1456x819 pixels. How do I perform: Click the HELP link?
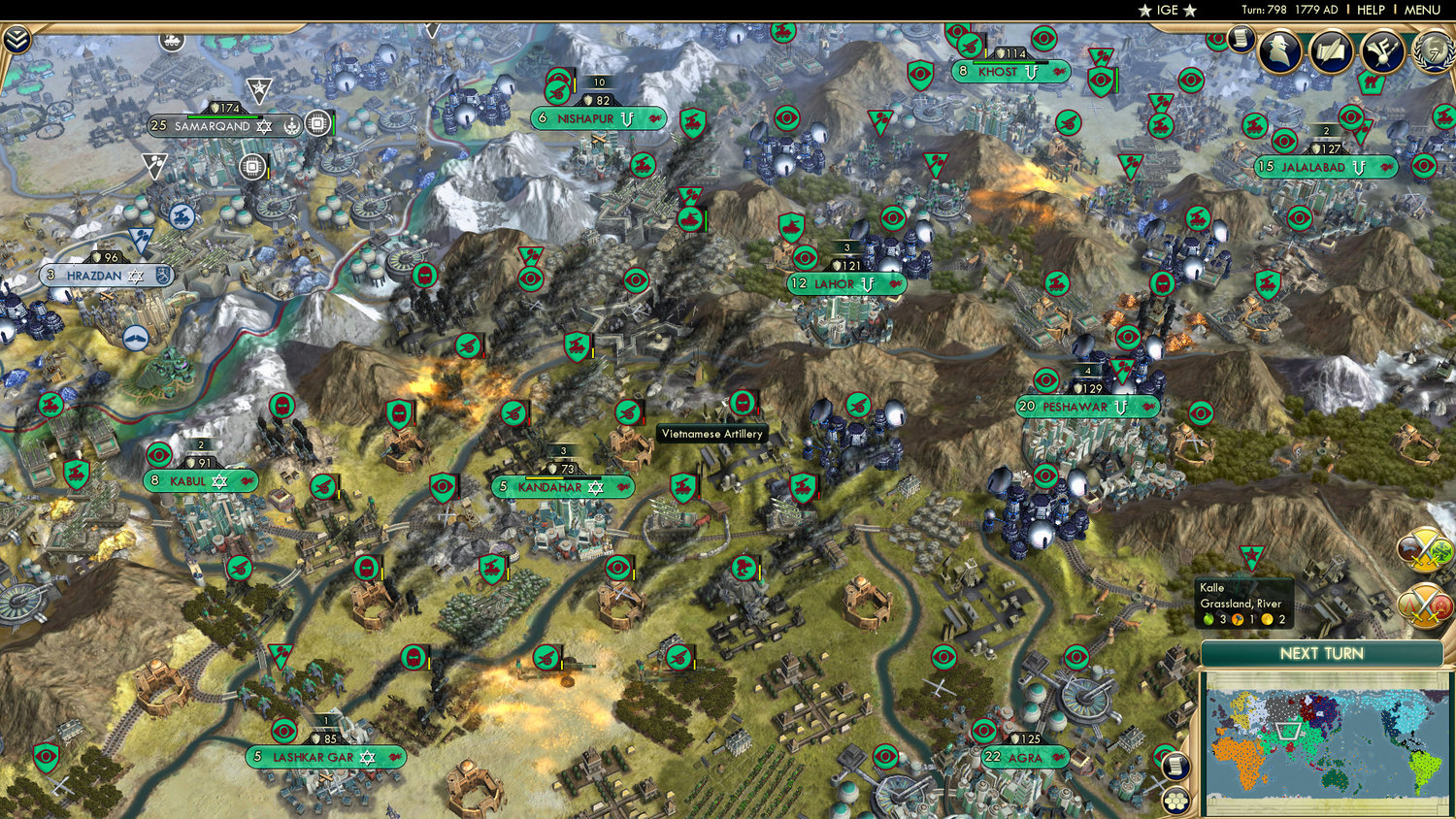click(x=1373, y=10)
